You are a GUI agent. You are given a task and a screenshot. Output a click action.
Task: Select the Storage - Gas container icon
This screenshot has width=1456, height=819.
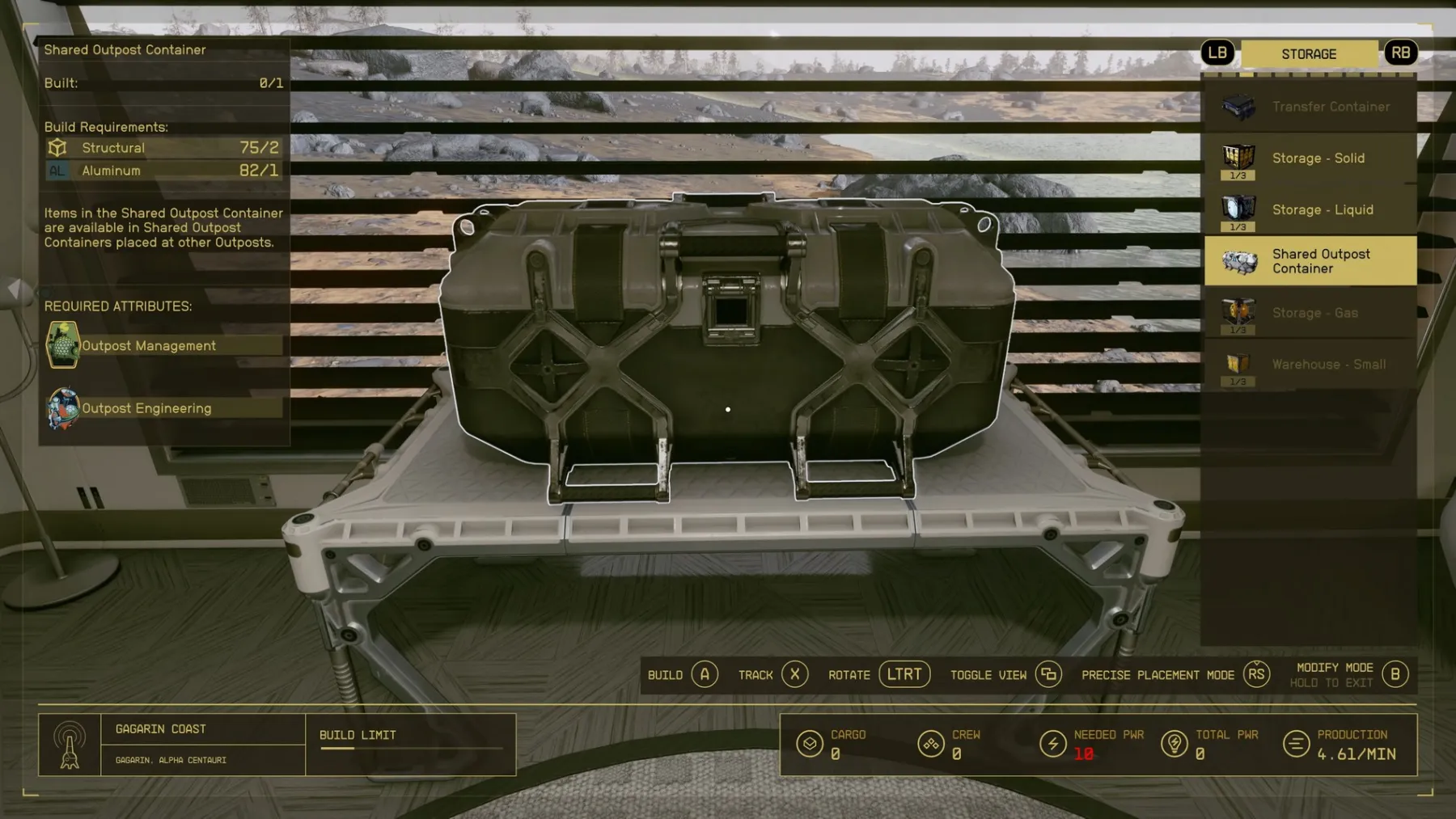(x=1238, y=313)
